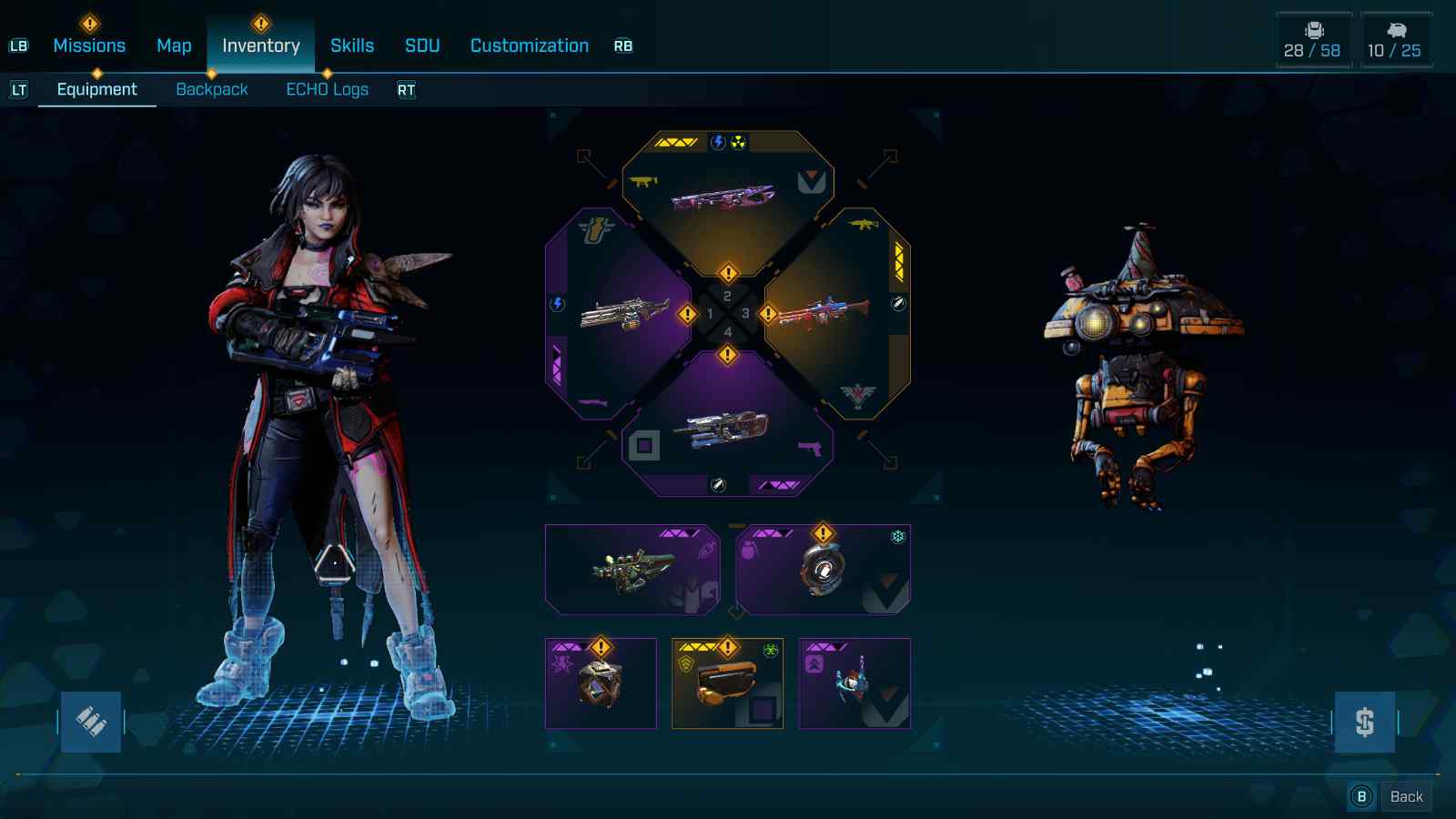The height and width of the screenshot is (819, 1456).
Task: View the ECHO Logs sub-tab
Action: (x=328, y=89)
